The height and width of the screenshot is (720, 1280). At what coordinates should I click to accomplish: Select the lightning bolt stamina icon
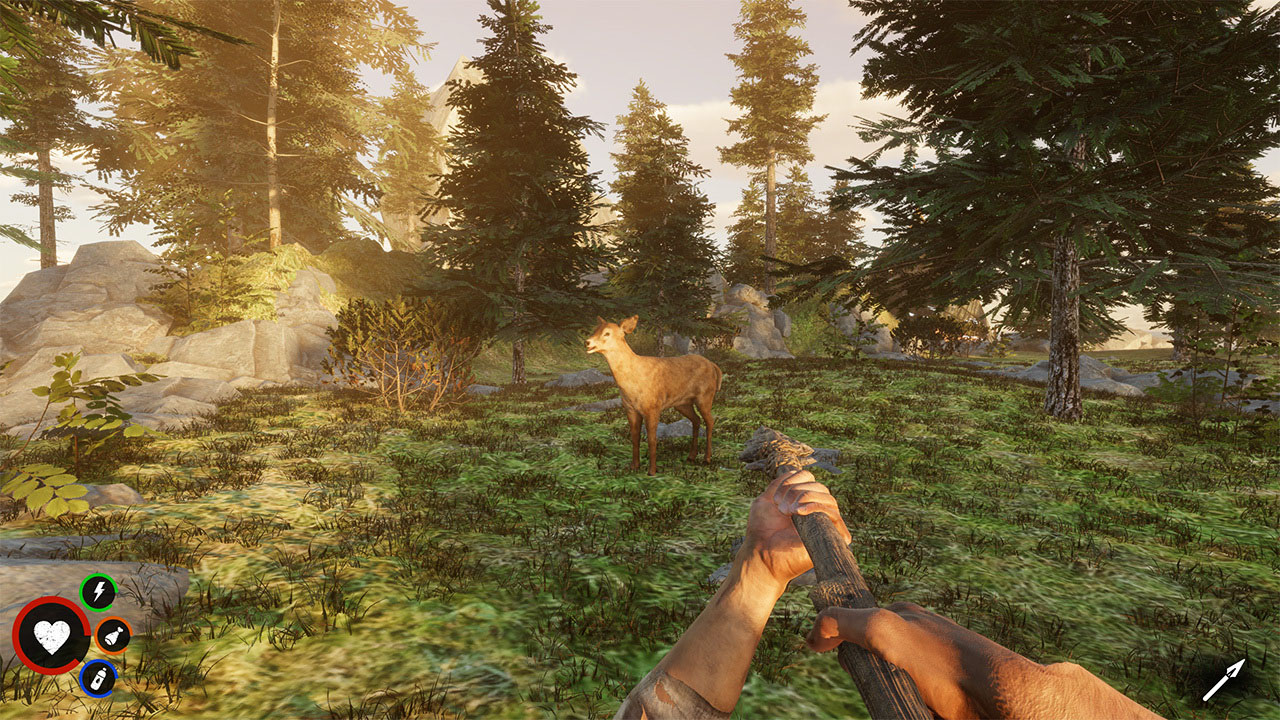98,593
